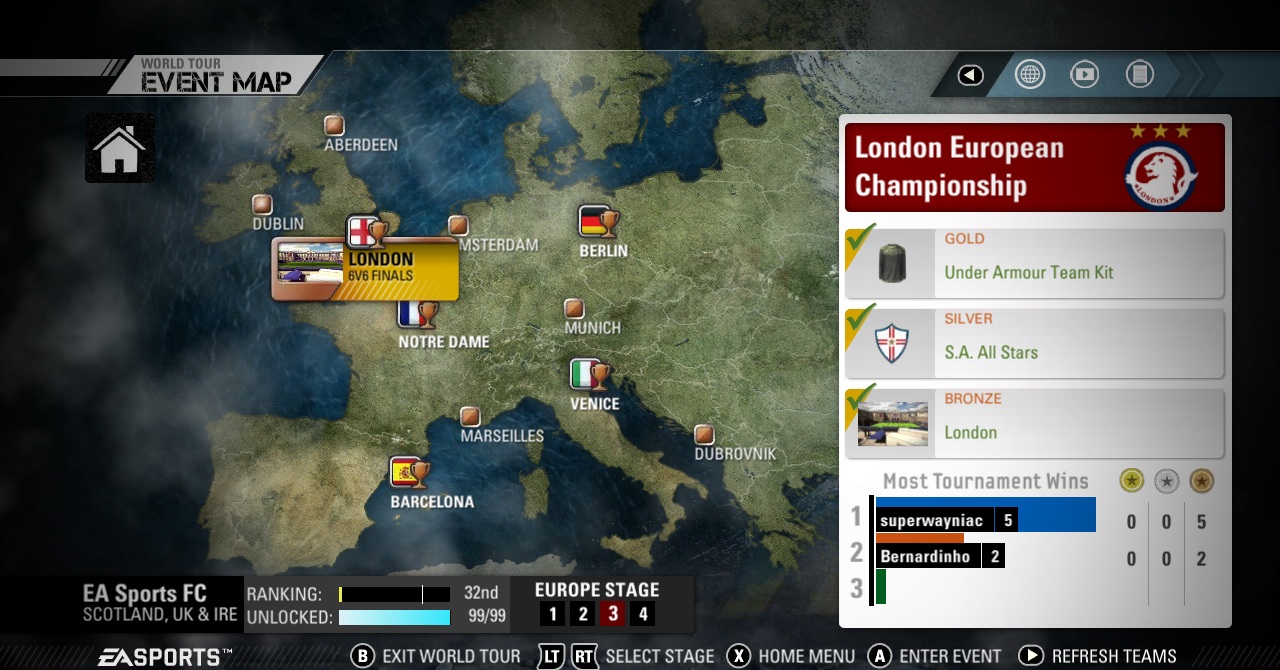1280x670 pixels.
Task: Click the back arrow in top bar
Action: (x=970, y=75)
